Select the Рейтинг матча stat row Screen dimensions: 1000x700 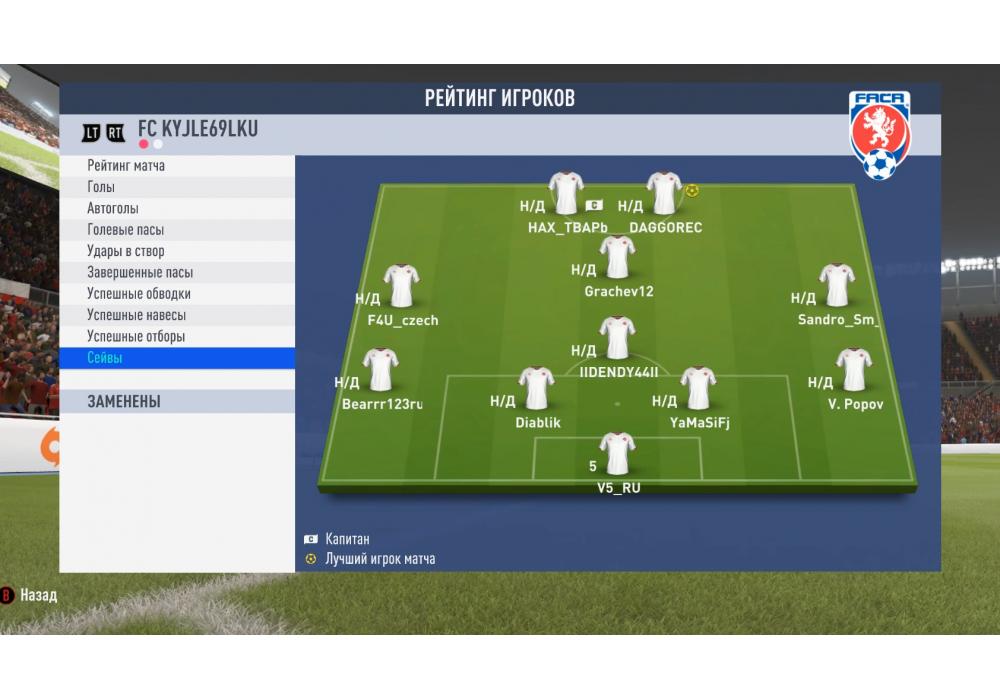click(x=176, y=166)
